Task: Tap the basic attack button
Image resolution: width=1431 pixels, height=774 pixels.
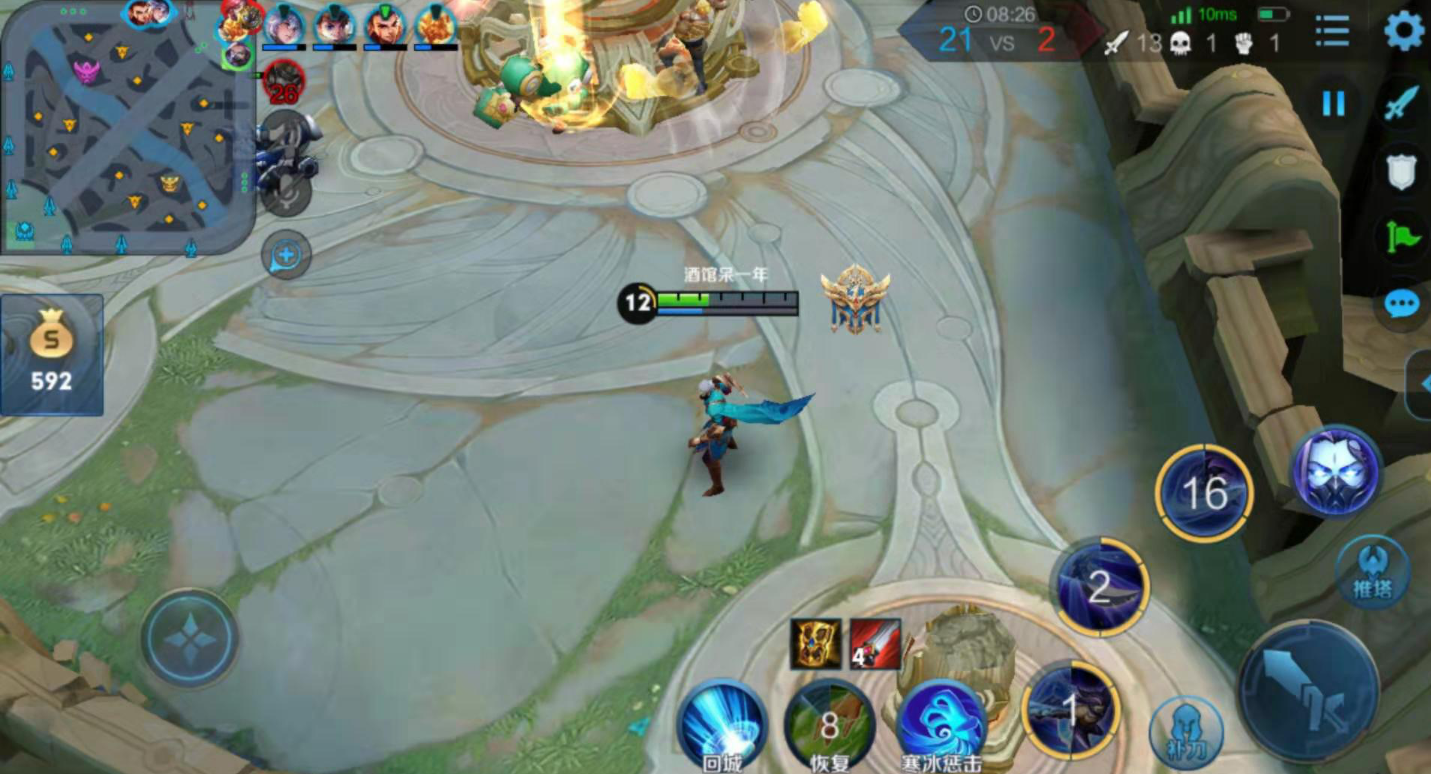Action: coord(1308,691)
